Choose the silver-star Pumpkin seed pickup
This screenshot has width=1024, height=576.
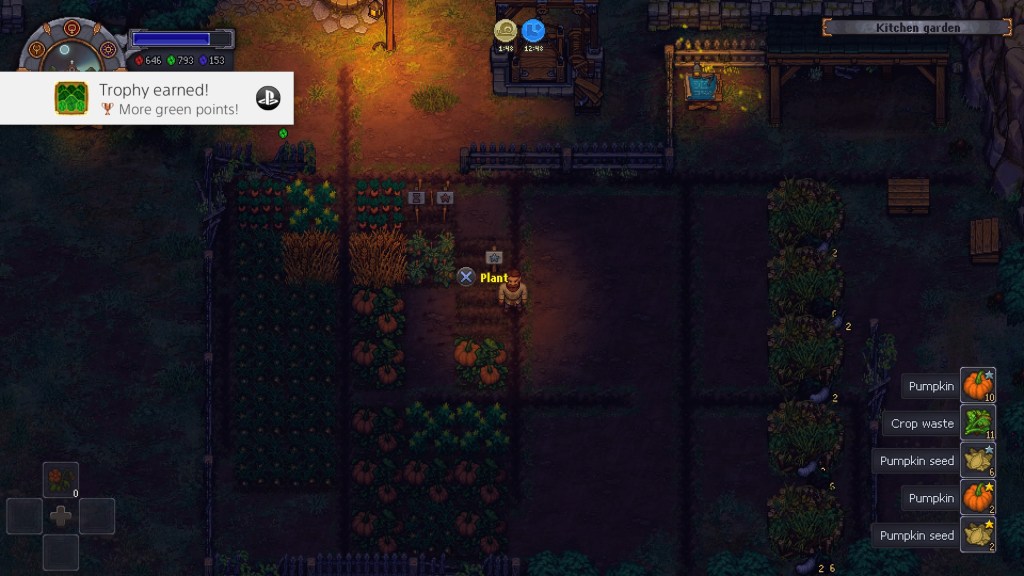(978, 461)
